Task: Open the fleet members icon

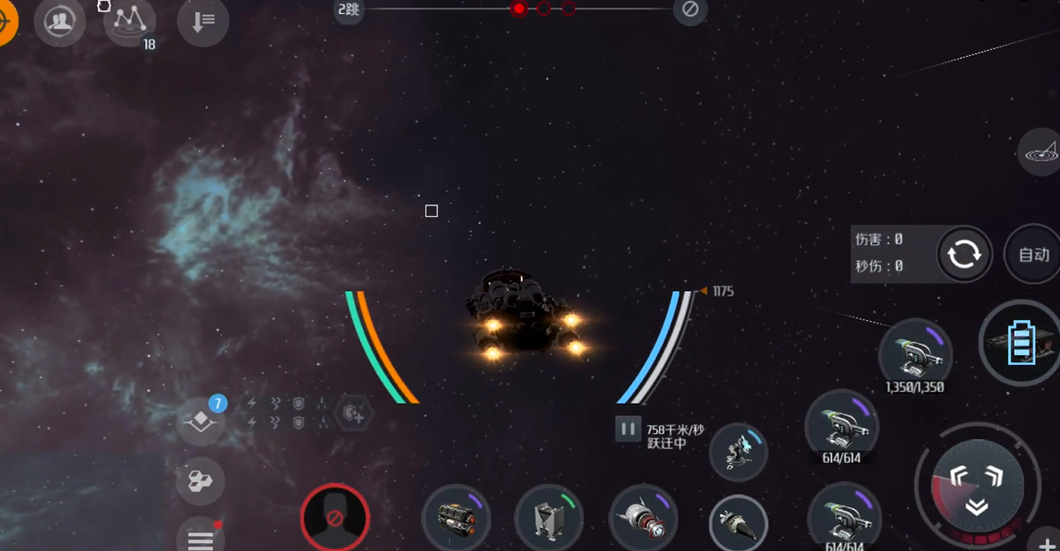Action: click(60, 22)
